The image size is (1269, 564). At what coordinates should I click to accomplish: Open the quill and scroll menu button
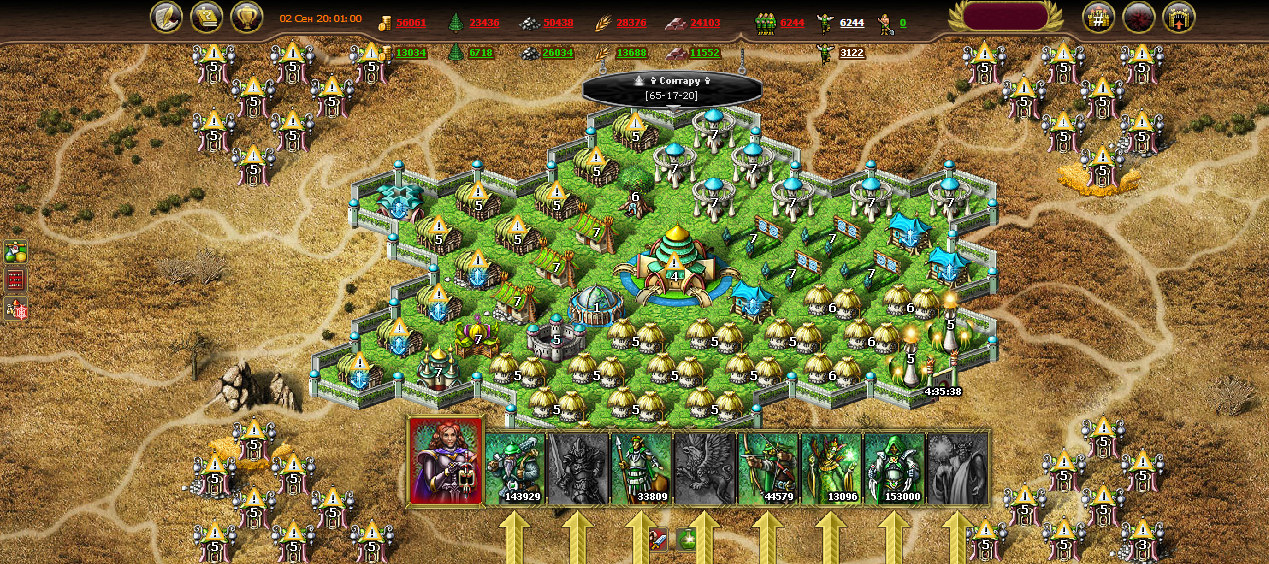[x=166, y=17]
